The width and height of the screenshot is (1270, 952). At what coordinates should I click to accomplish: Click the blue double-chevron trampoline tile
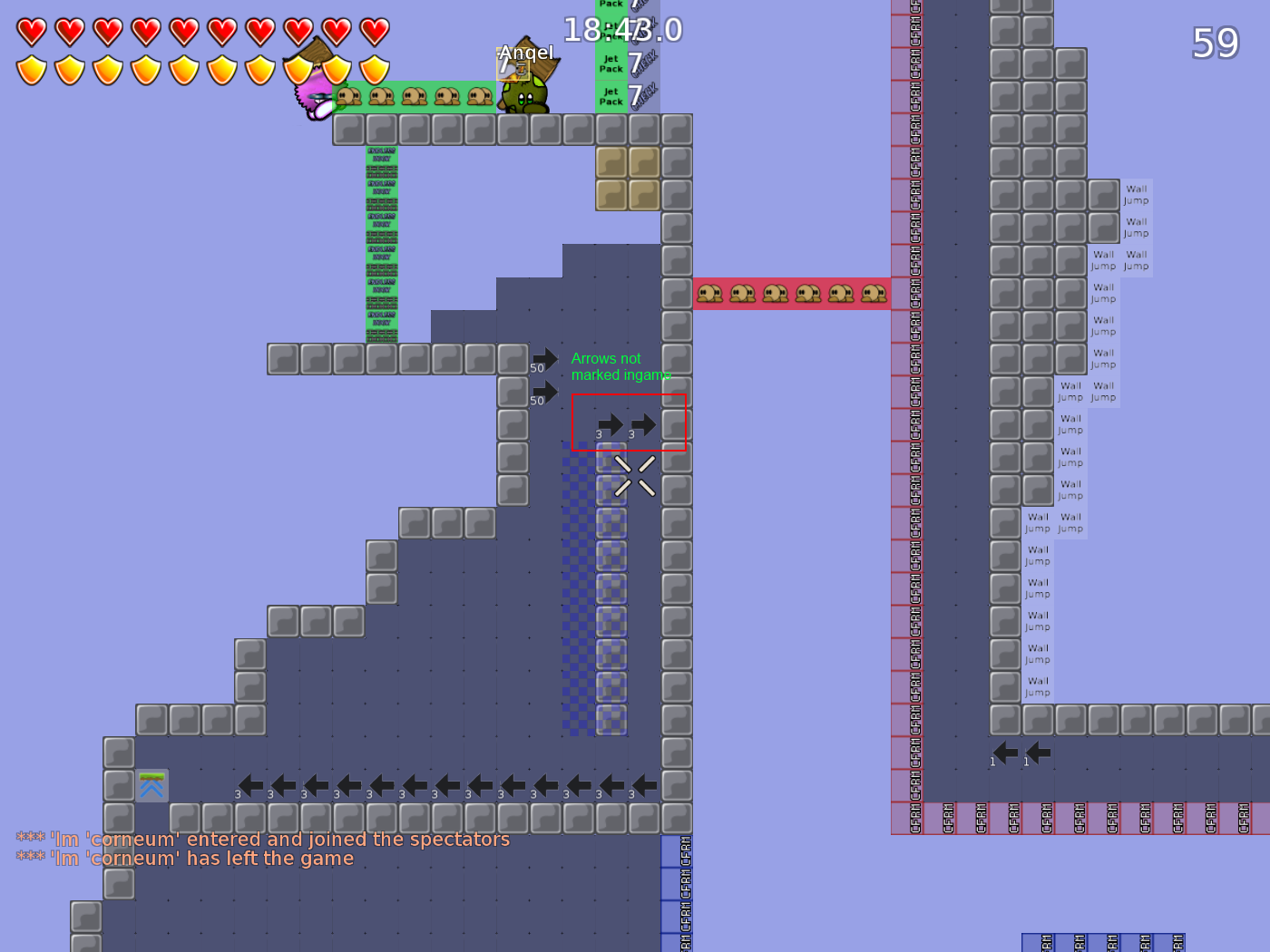[151, 785]
